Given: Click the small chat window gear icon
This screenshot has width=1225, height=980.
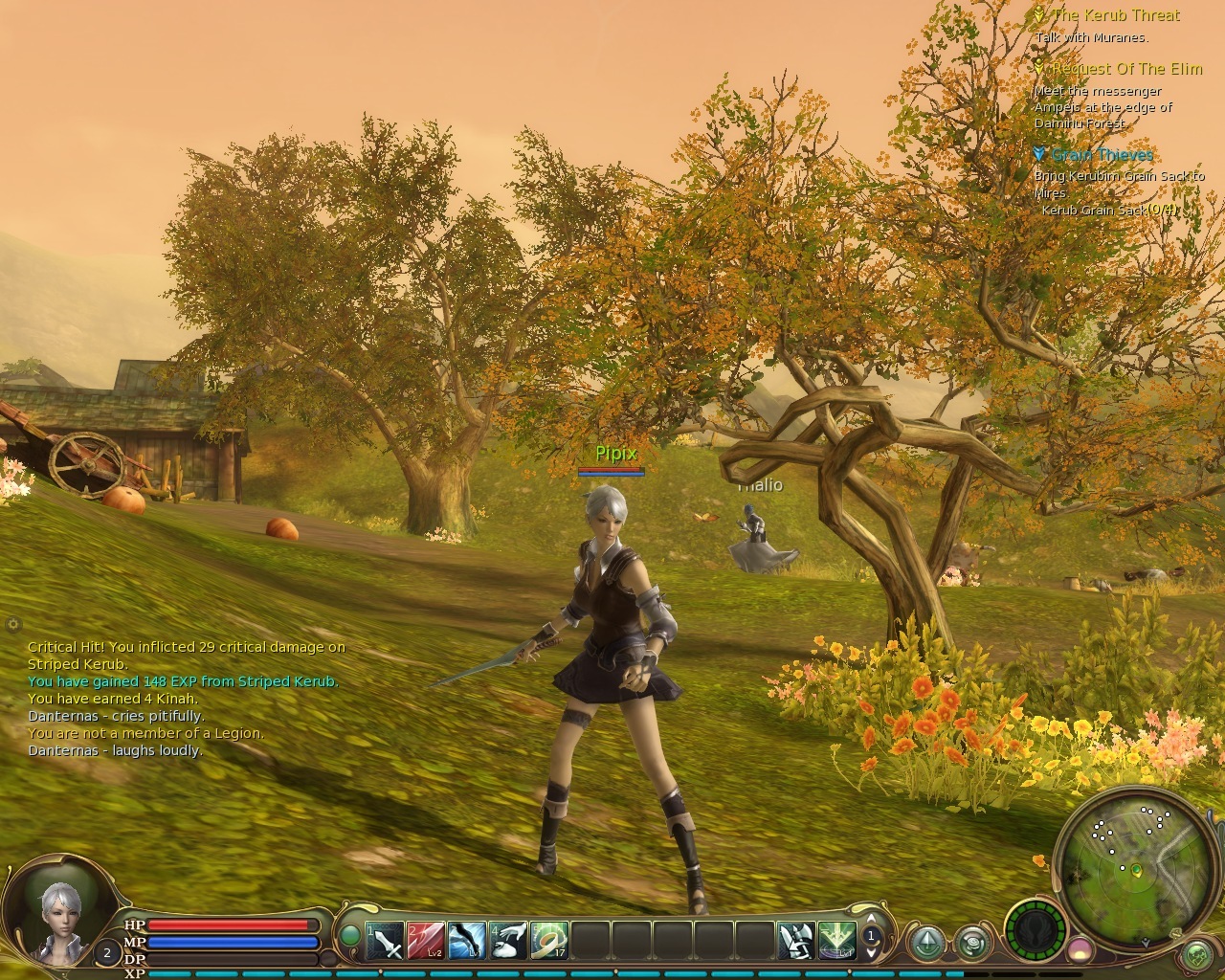Looking at the screenshot, I should pyautogui.click(x=13, y=624).
